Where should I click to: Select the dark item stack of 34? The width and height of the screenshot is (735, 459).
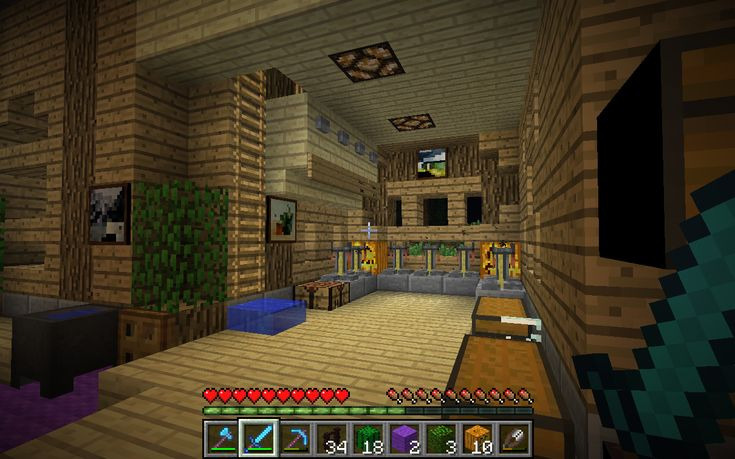click(x=330, y=437)
